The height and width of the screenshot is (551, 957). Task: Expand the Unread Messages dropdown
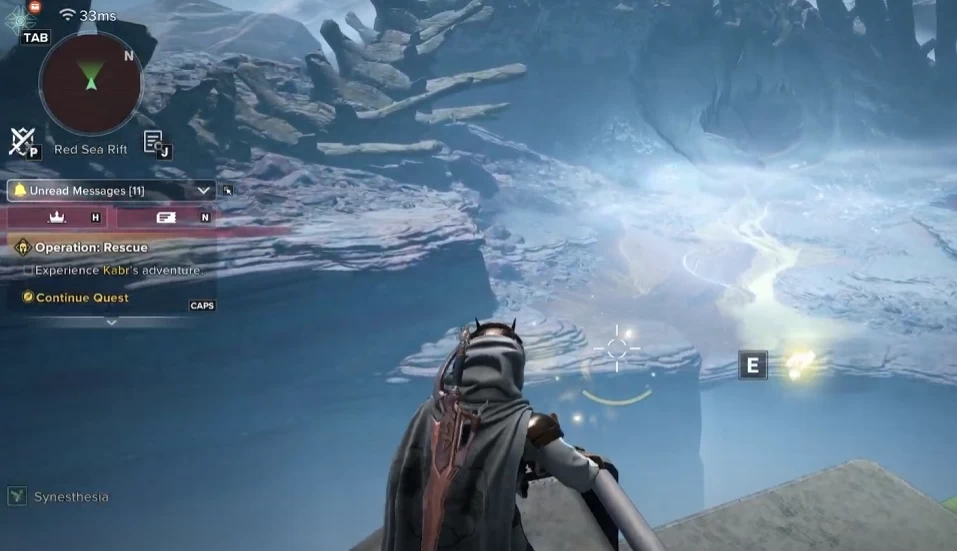(x=204, y=190)
